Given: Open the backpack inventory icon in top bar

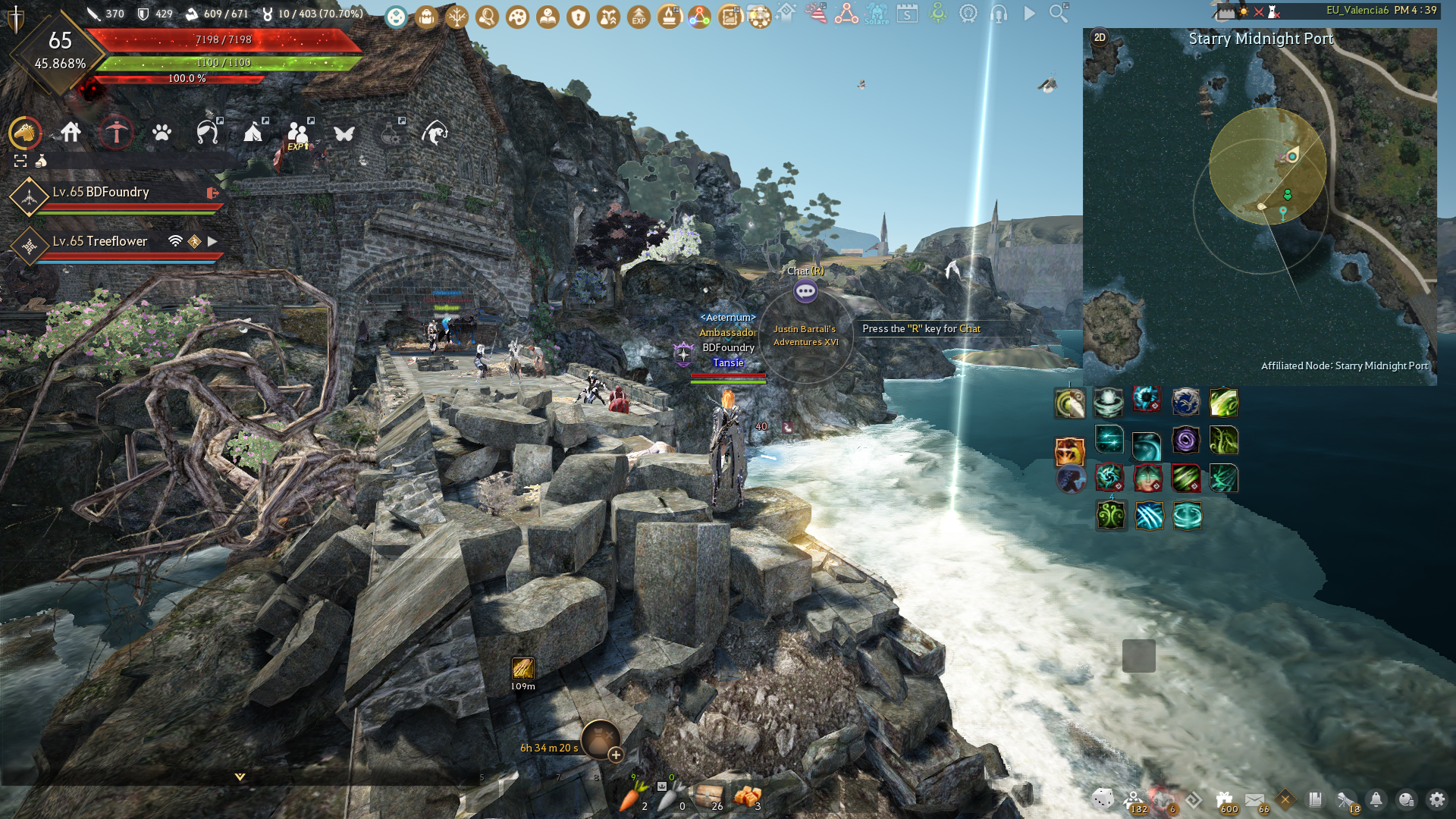Looking at the screenshot, I should pos(426,17).
